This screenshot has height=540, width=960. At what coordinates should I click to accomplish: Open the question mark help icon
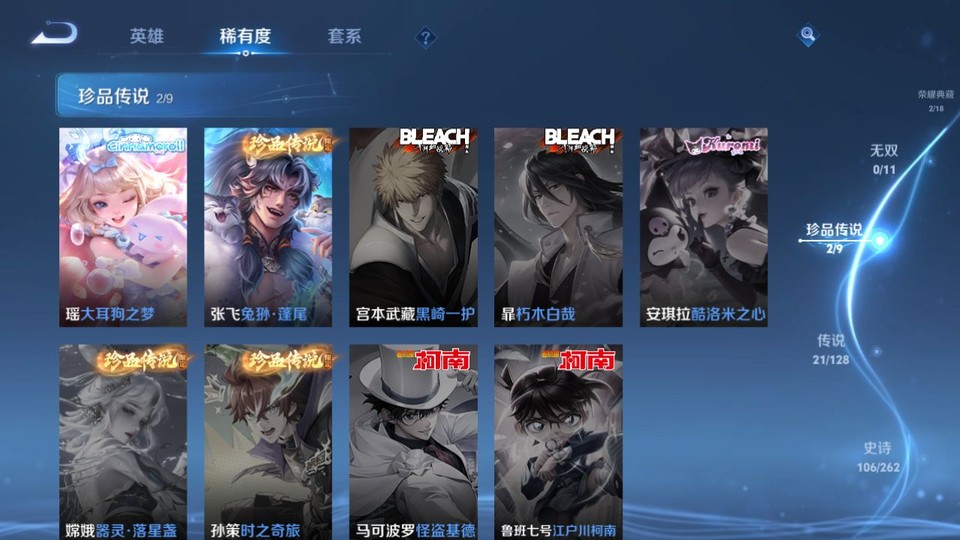[x=426, y=38]
